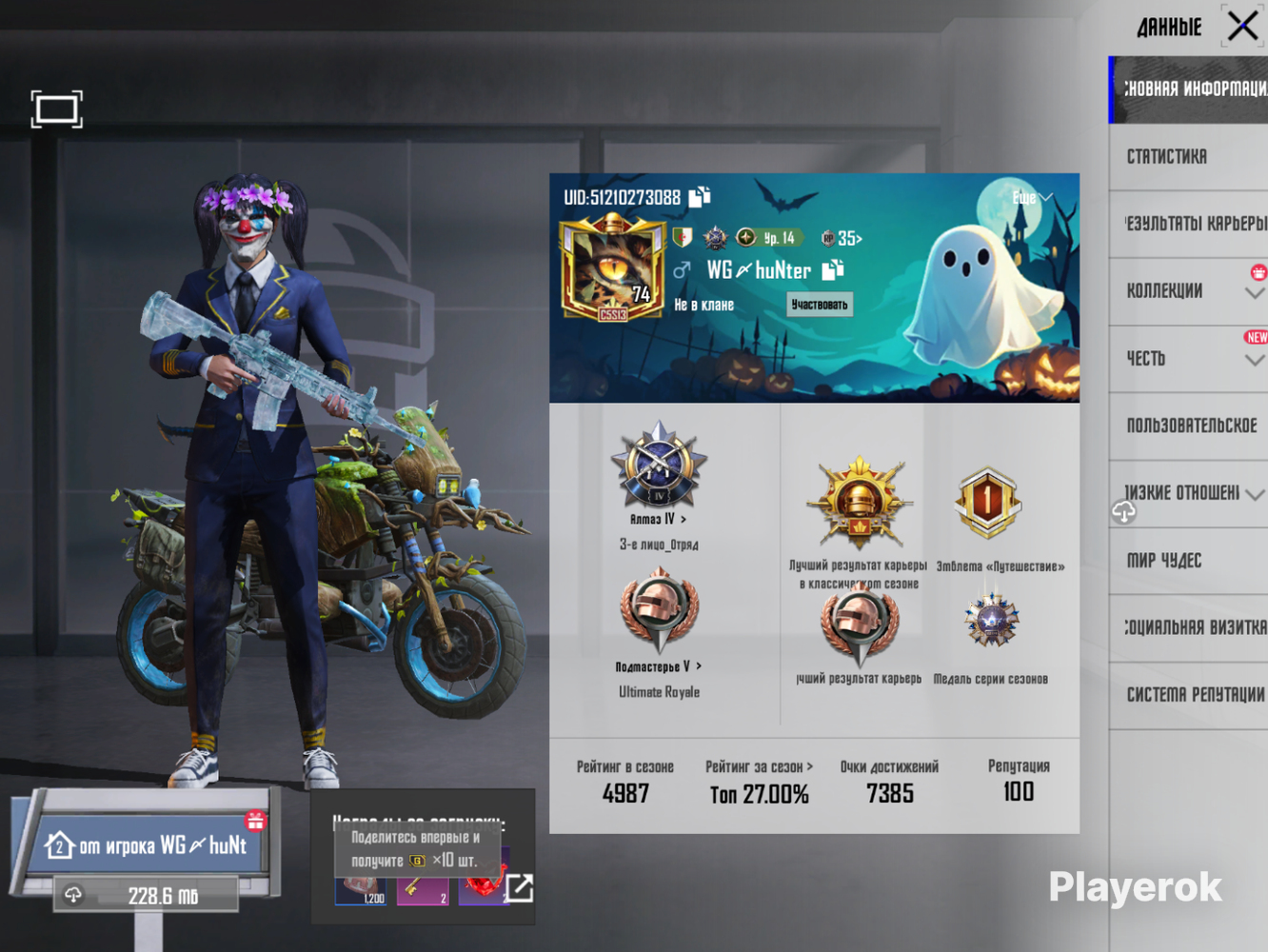Toggle the fullscreen character view
Image resolution: width=1268 pixels, height=952 pixels.
56,109
